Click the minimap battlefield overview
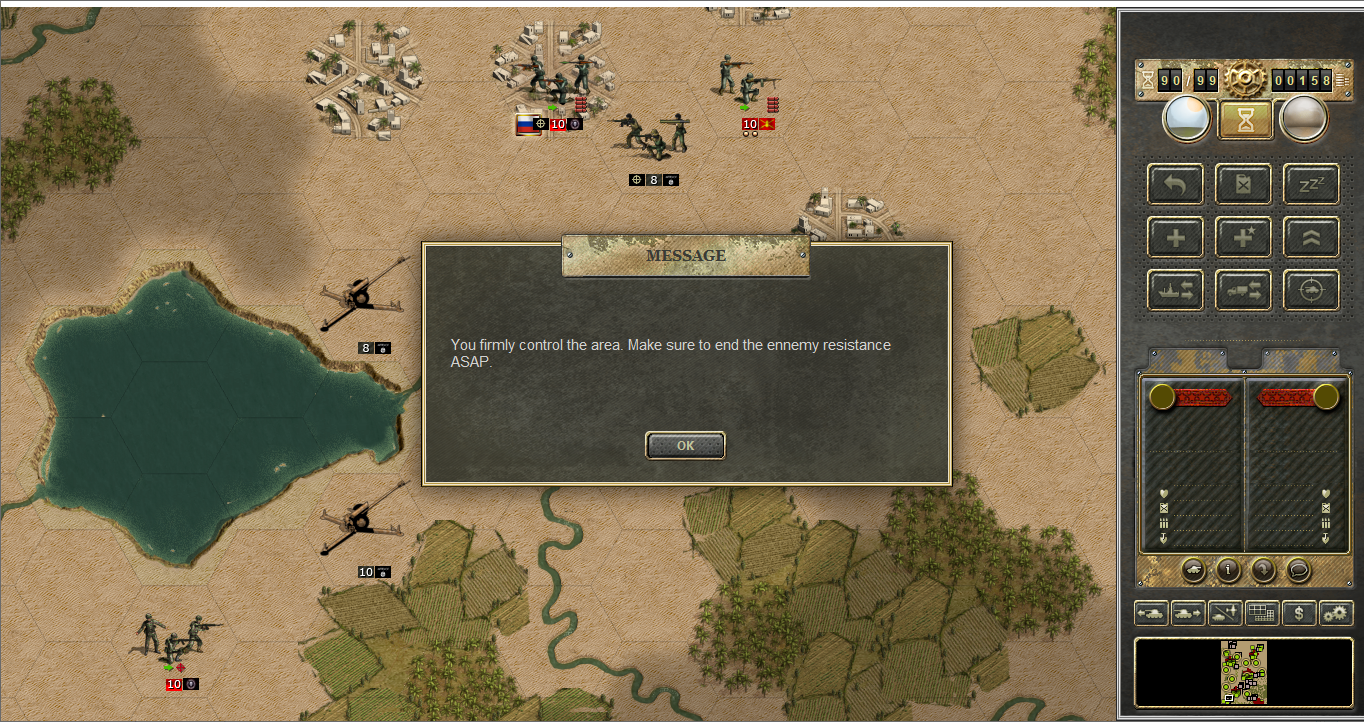 click(x=1243, y=672)
